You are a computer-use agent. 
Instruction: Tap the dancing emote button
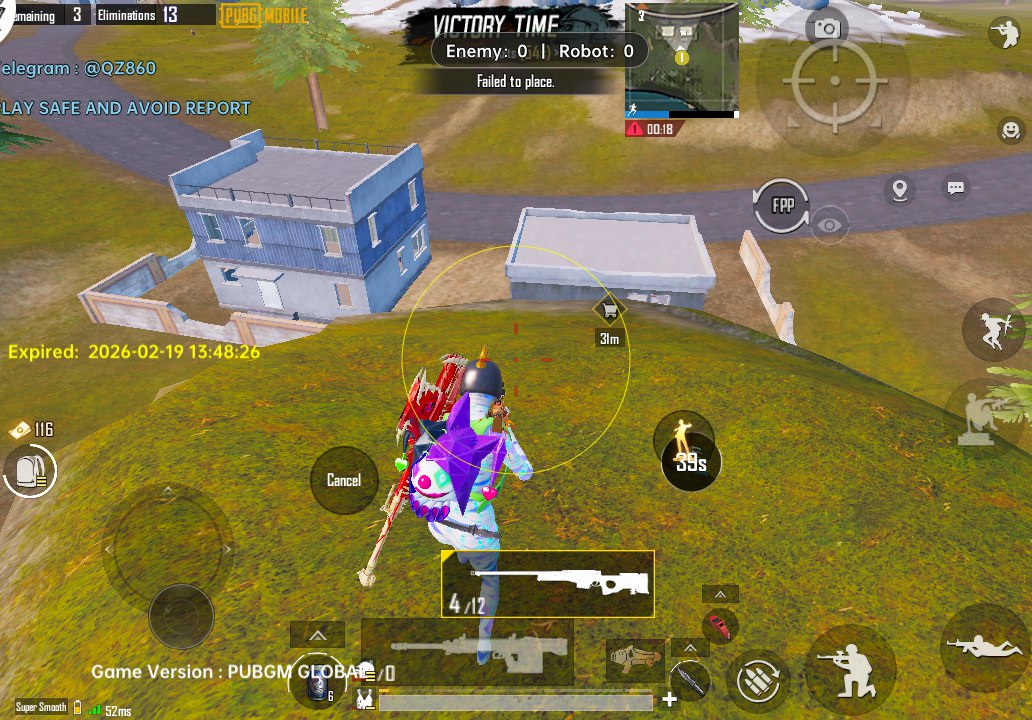click(684, 436)
